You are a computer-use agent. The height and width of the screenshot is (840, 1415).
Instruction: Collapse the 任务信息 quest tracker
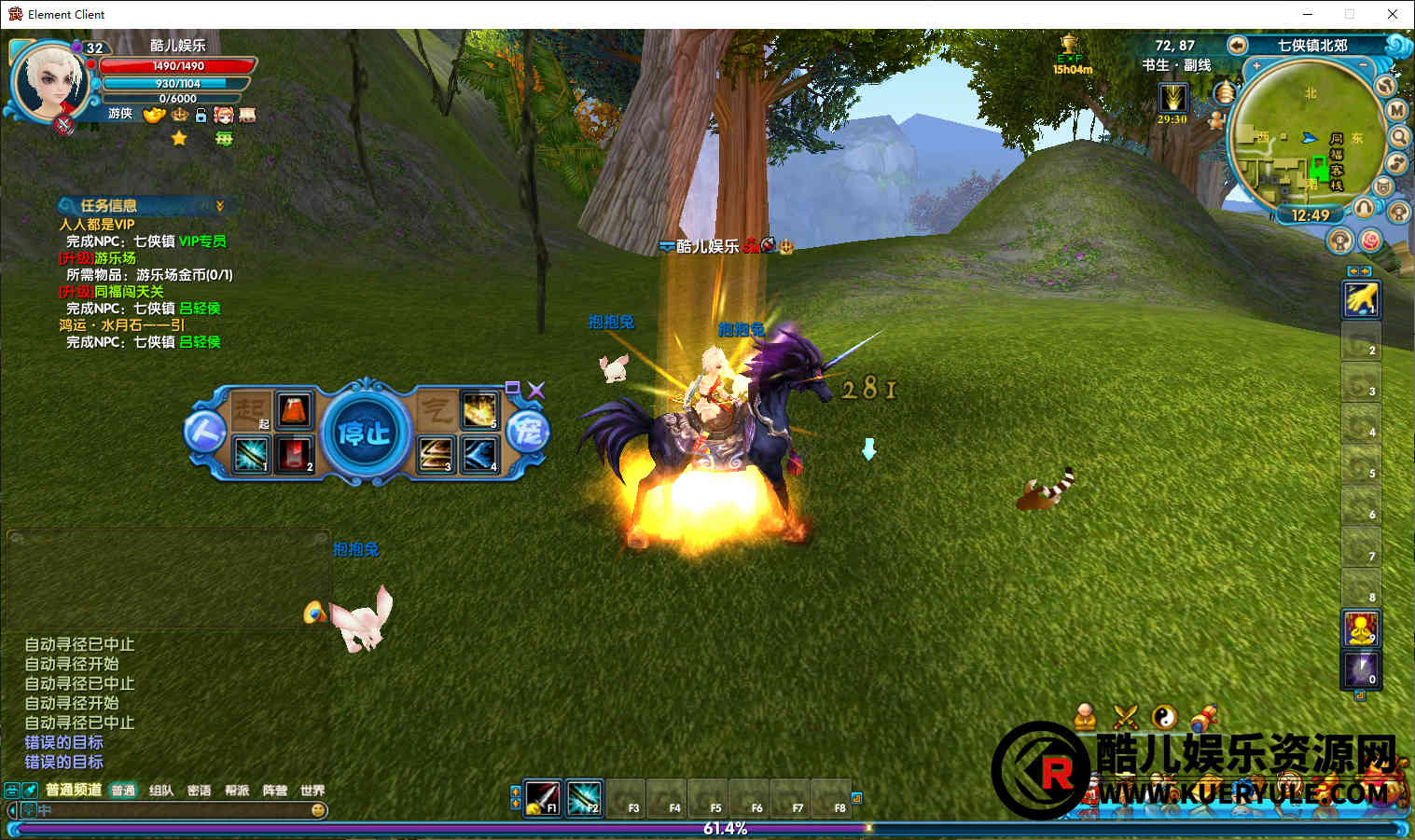220,205
